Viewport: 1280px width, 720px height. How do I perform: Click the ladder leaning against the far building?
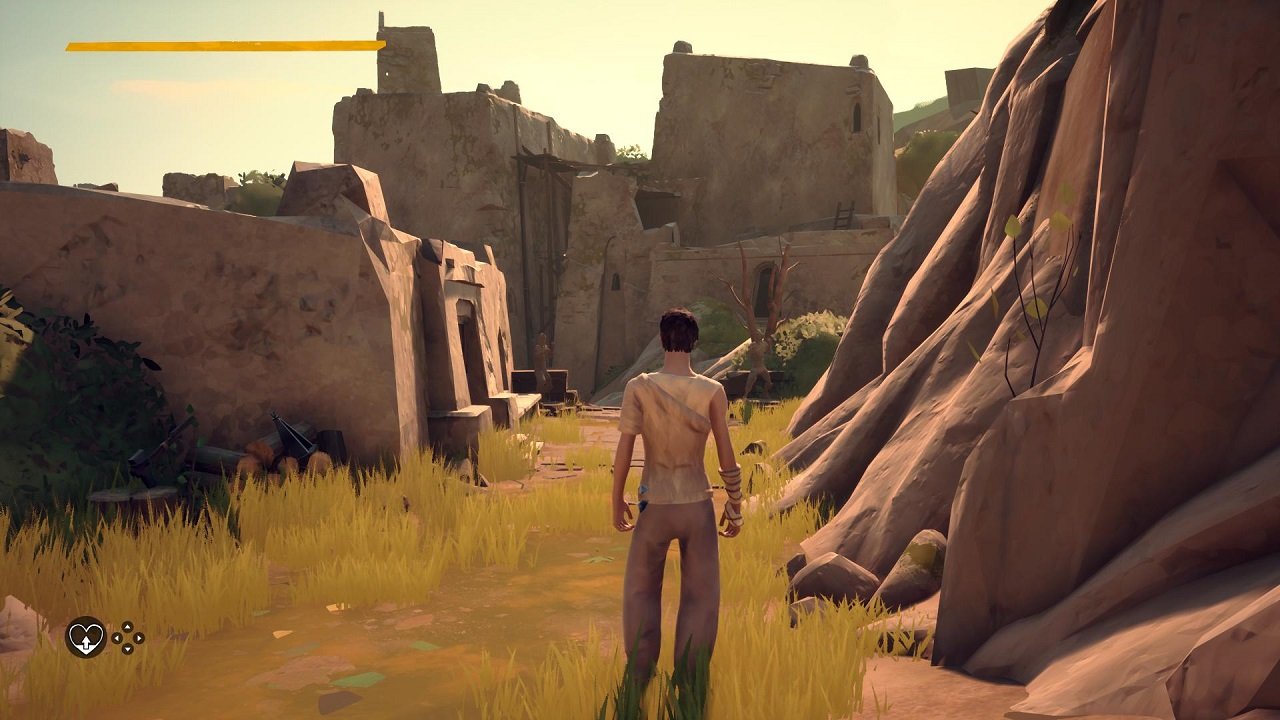(843, 213)
